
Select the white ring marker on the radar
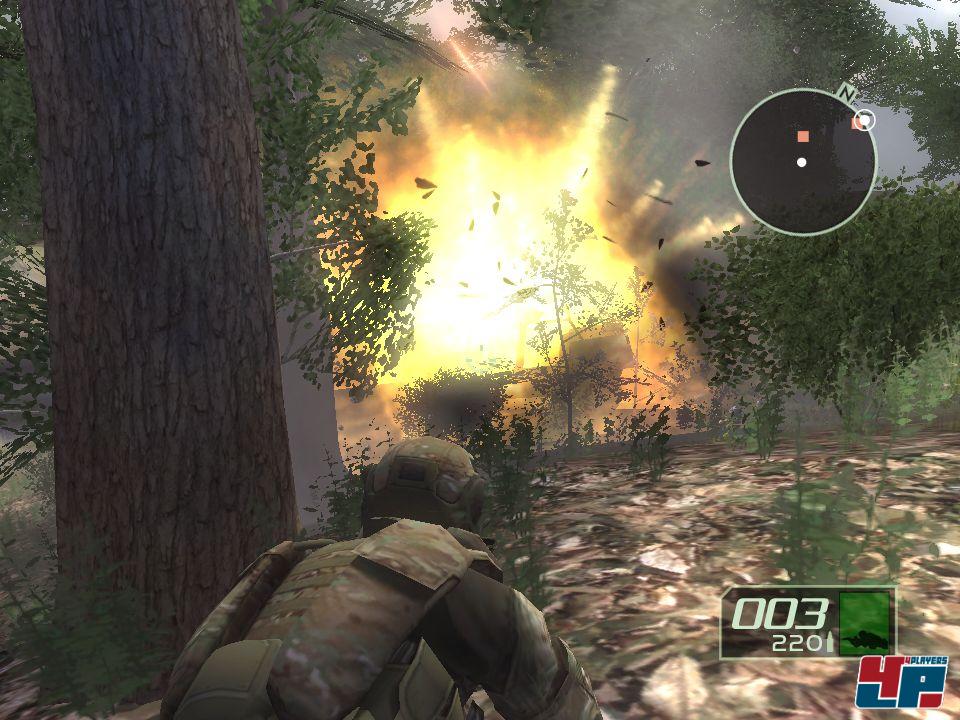[867, 121]
